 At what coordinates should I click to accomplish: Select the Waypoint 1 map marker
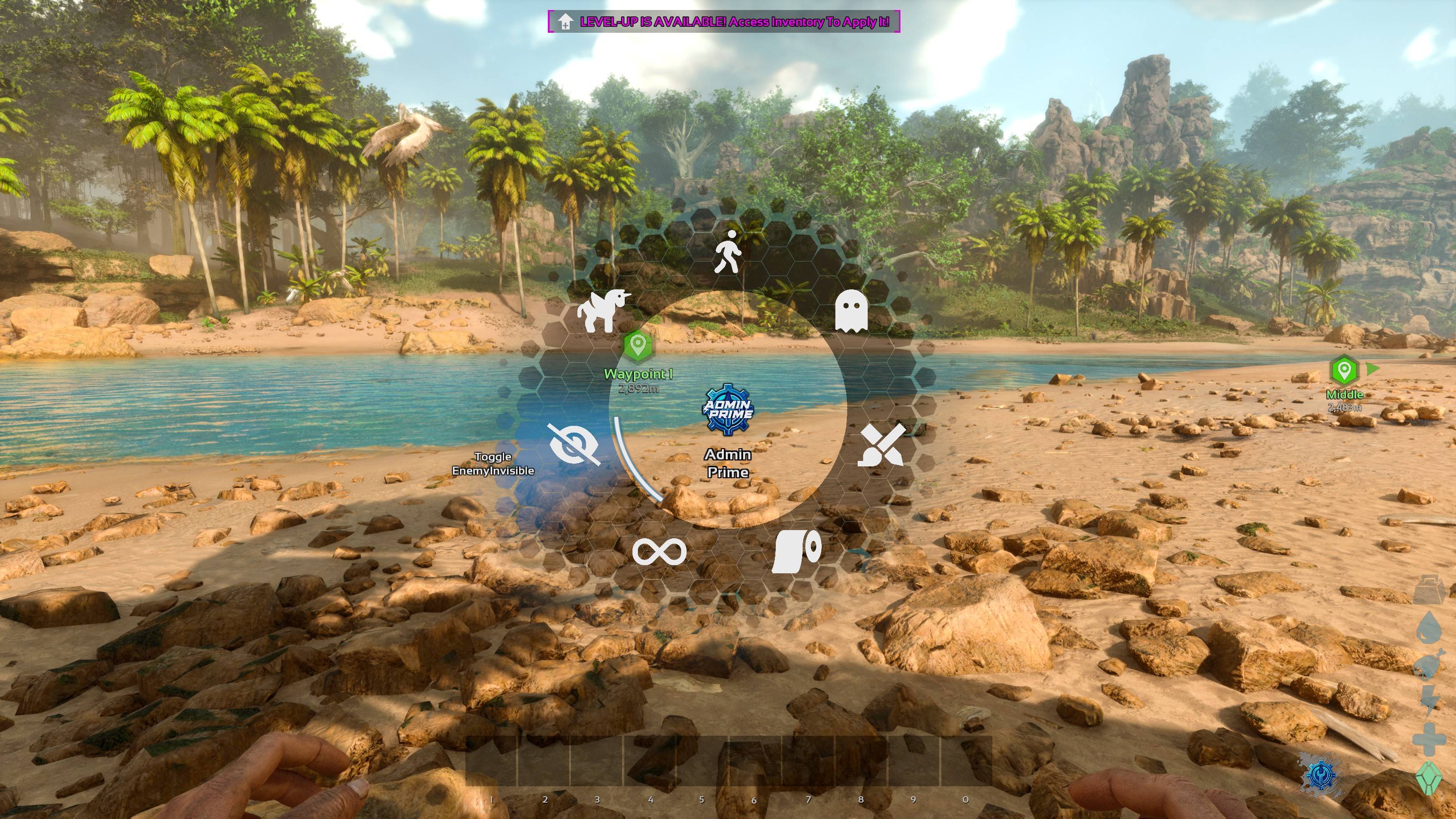click(637, 345)
